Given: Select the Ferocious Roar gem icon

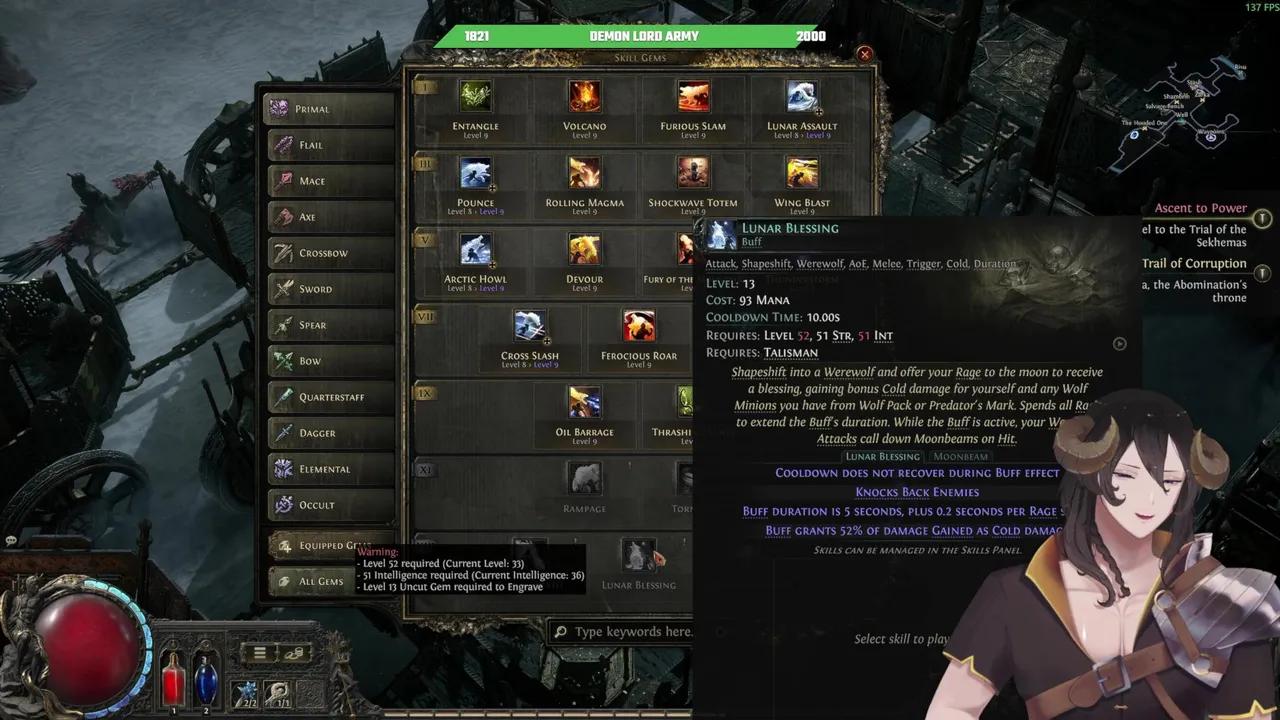Looking at the screenshot, I should [638, 325].
